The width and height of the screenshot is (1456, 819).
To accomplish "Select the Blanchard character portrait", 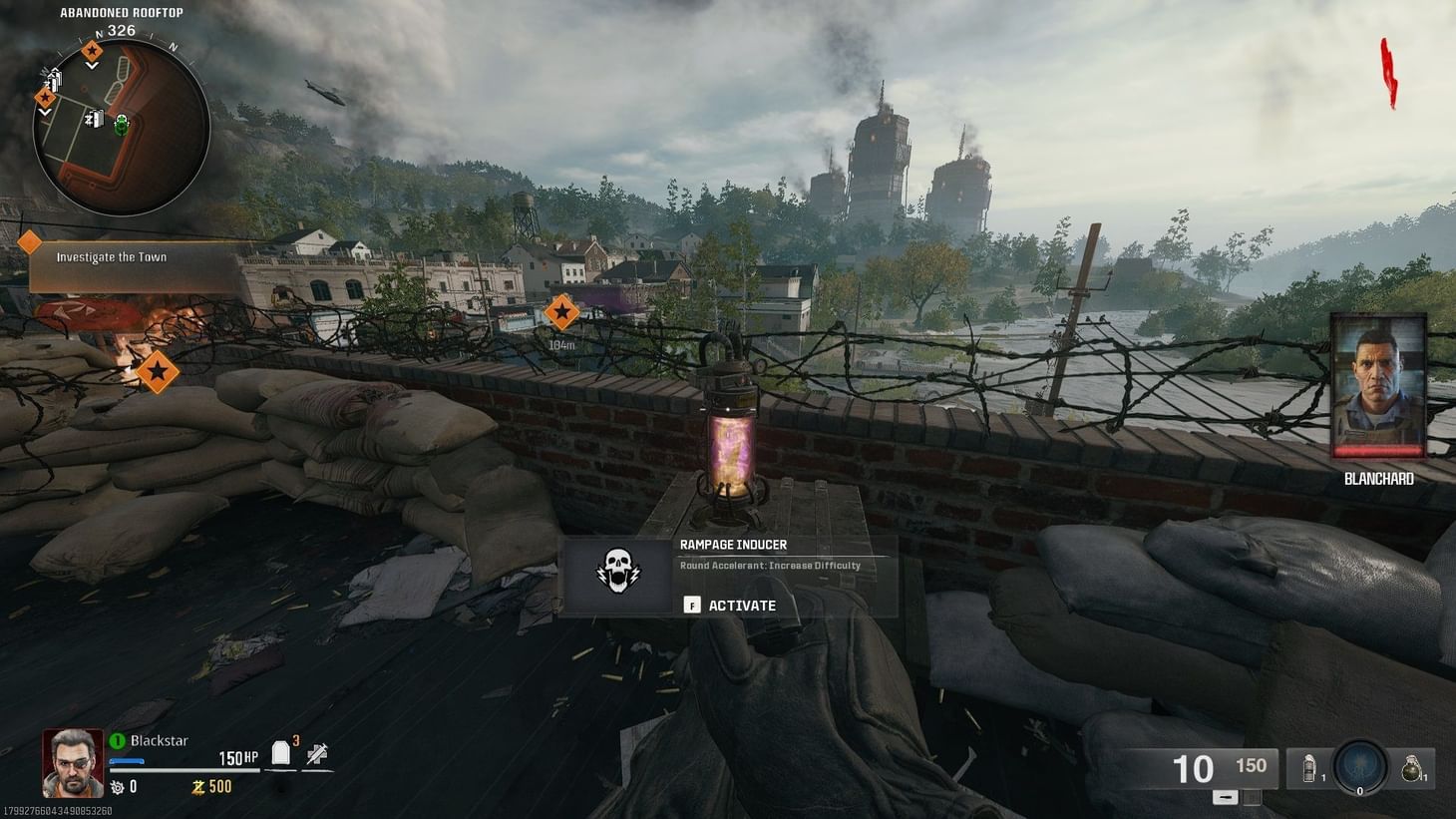I will [1377, 387].
